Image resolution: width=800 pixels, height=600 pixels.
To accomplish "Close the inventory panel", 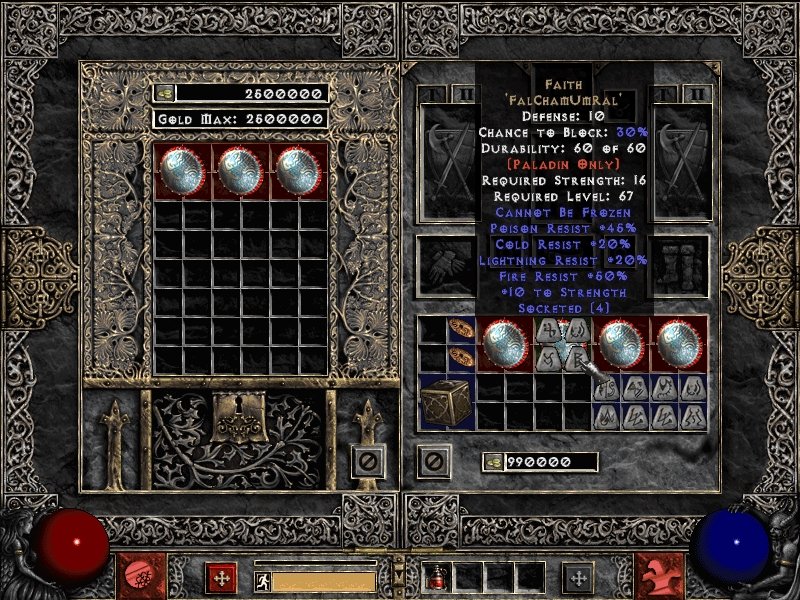I will point(434,461).
